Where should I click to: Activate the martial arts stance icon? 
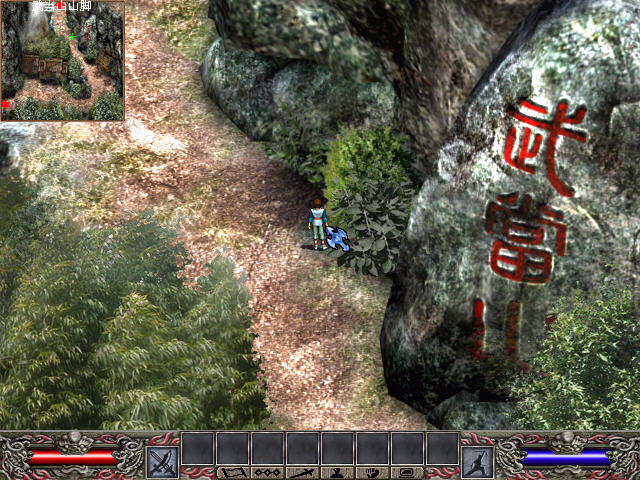[x=476, y=461]
